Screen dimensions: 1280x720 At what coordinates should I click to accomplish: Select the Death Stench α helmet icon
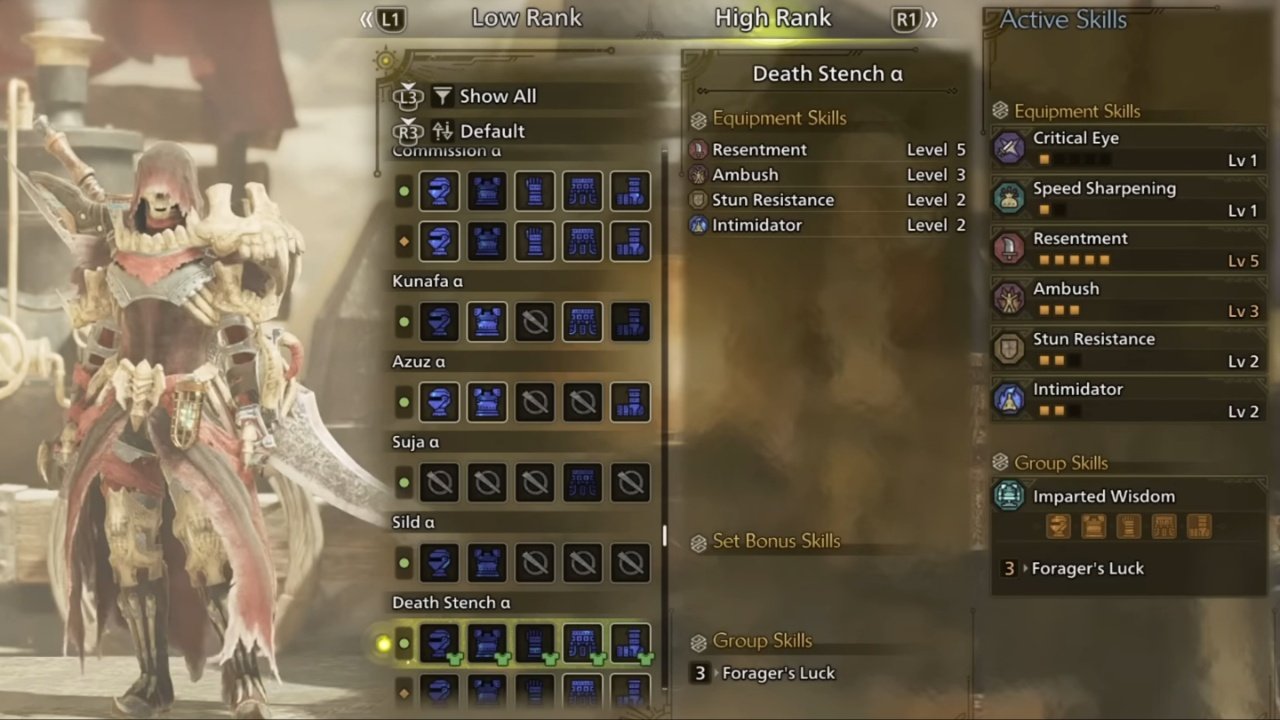coord(439,643)
